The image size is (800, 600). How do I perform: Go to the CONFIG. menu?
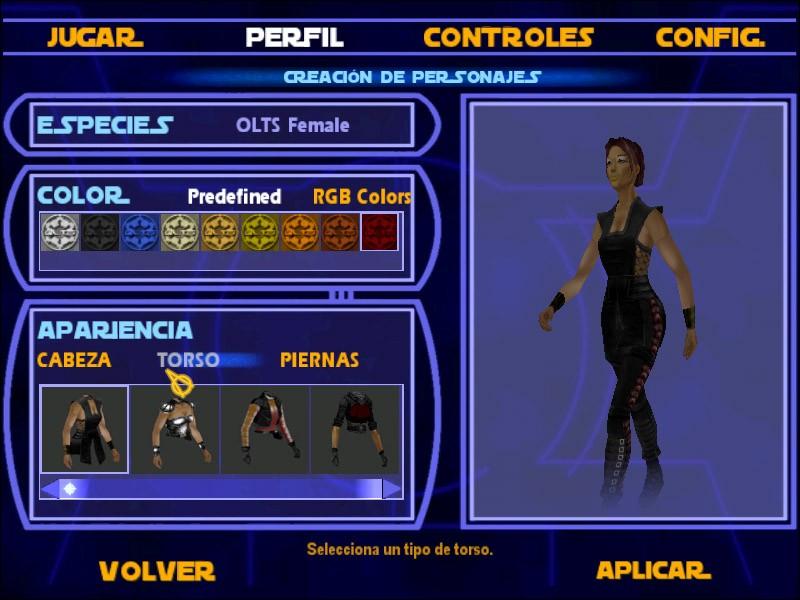click(710, 38)
